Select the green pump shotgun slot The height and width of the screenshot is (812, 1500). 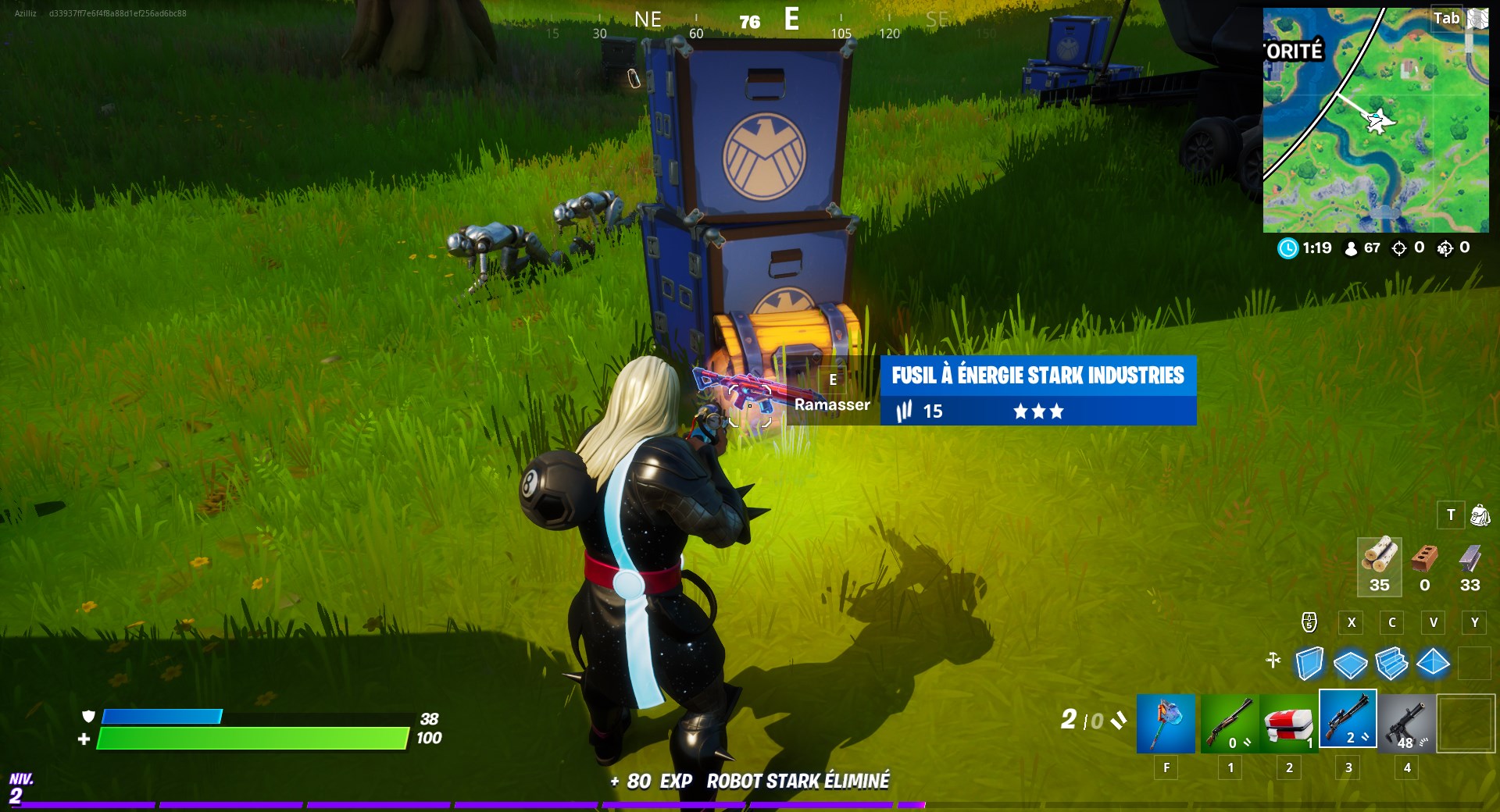coord(1229,723)
